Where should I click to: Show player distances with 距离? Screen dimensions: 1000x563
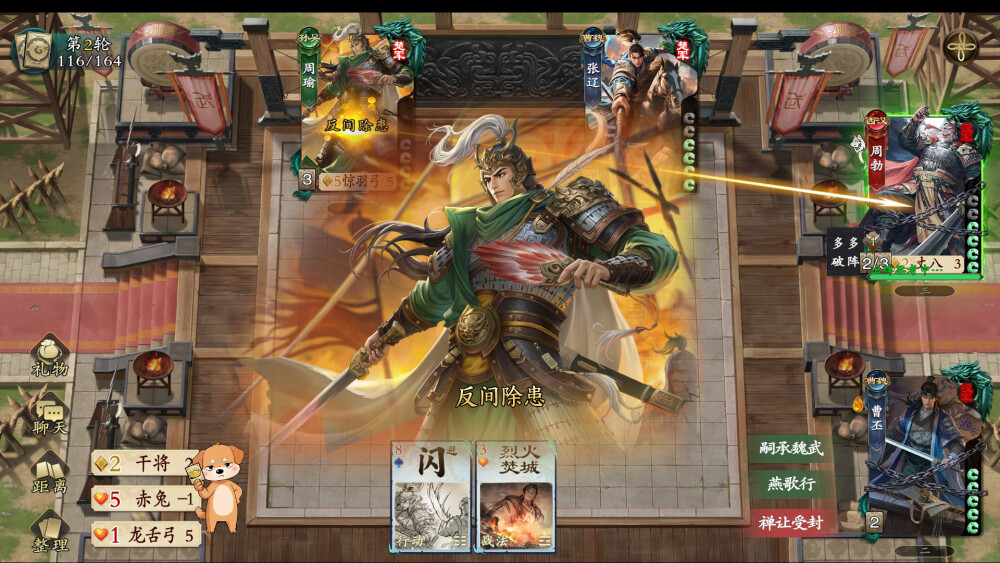[50, 473]
